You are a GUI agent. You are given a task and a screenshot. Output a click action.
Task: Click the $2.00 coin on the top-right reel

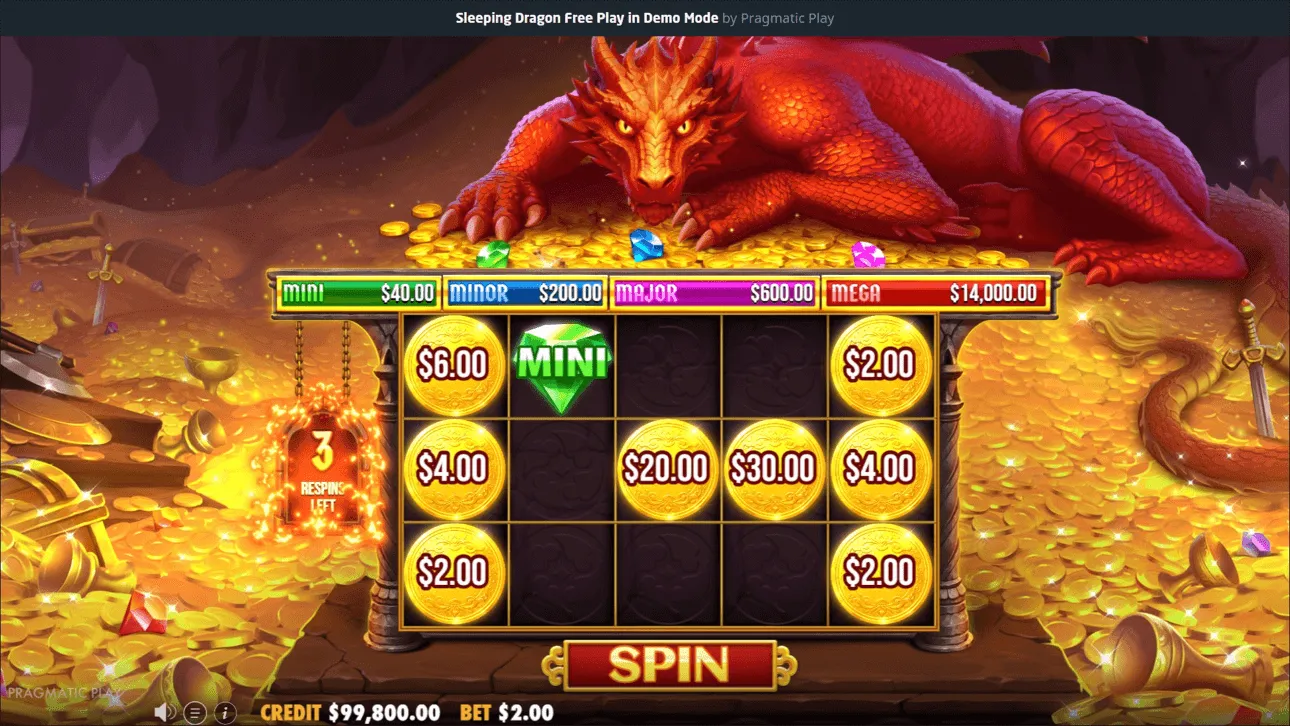click(x=882, y=363)
